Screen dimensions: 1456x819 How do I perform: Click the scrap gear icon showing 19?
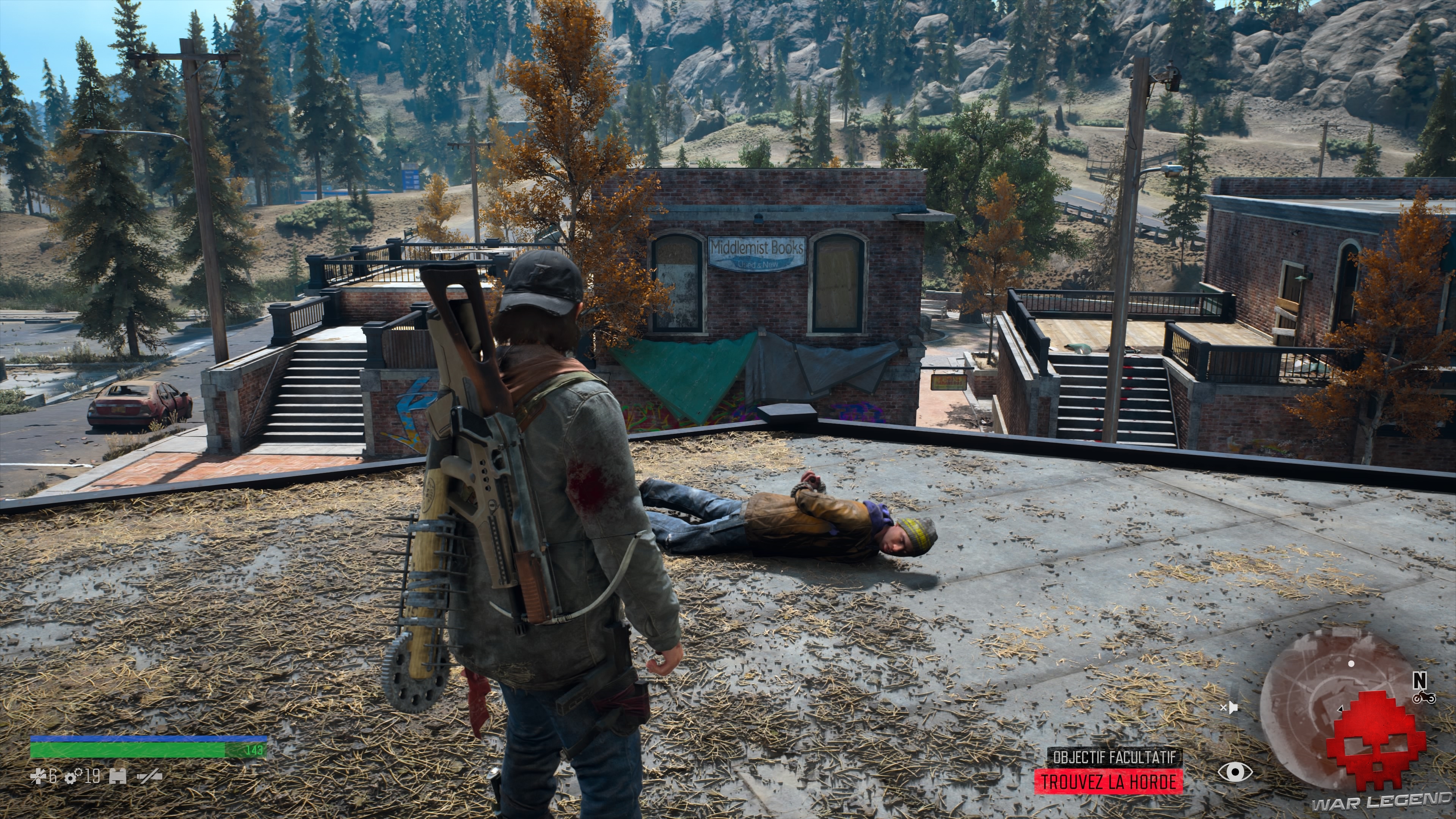click(71, 778)
